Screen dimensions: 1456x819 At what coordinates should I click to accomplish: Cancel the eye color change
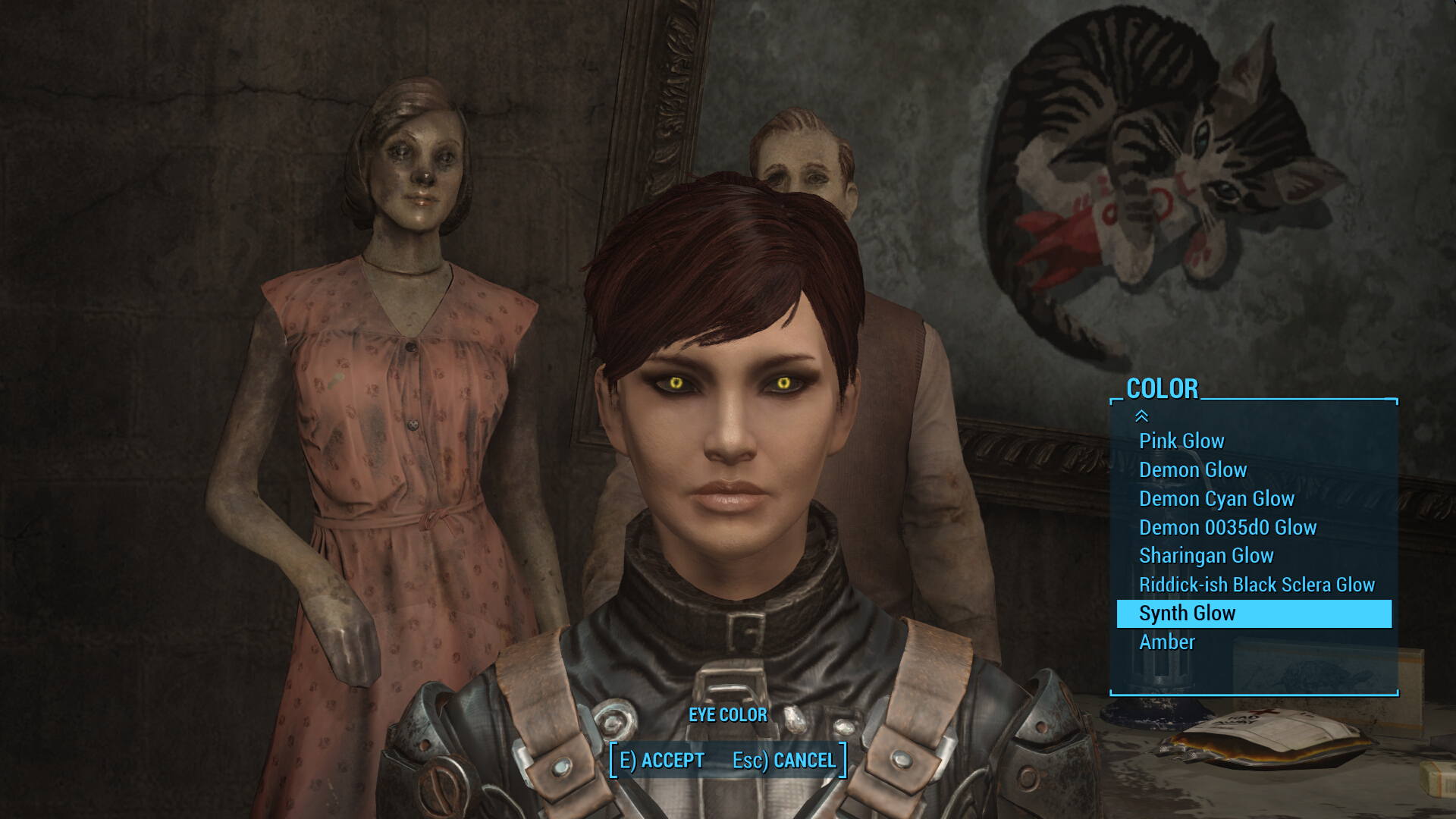[x=784, y=760]
